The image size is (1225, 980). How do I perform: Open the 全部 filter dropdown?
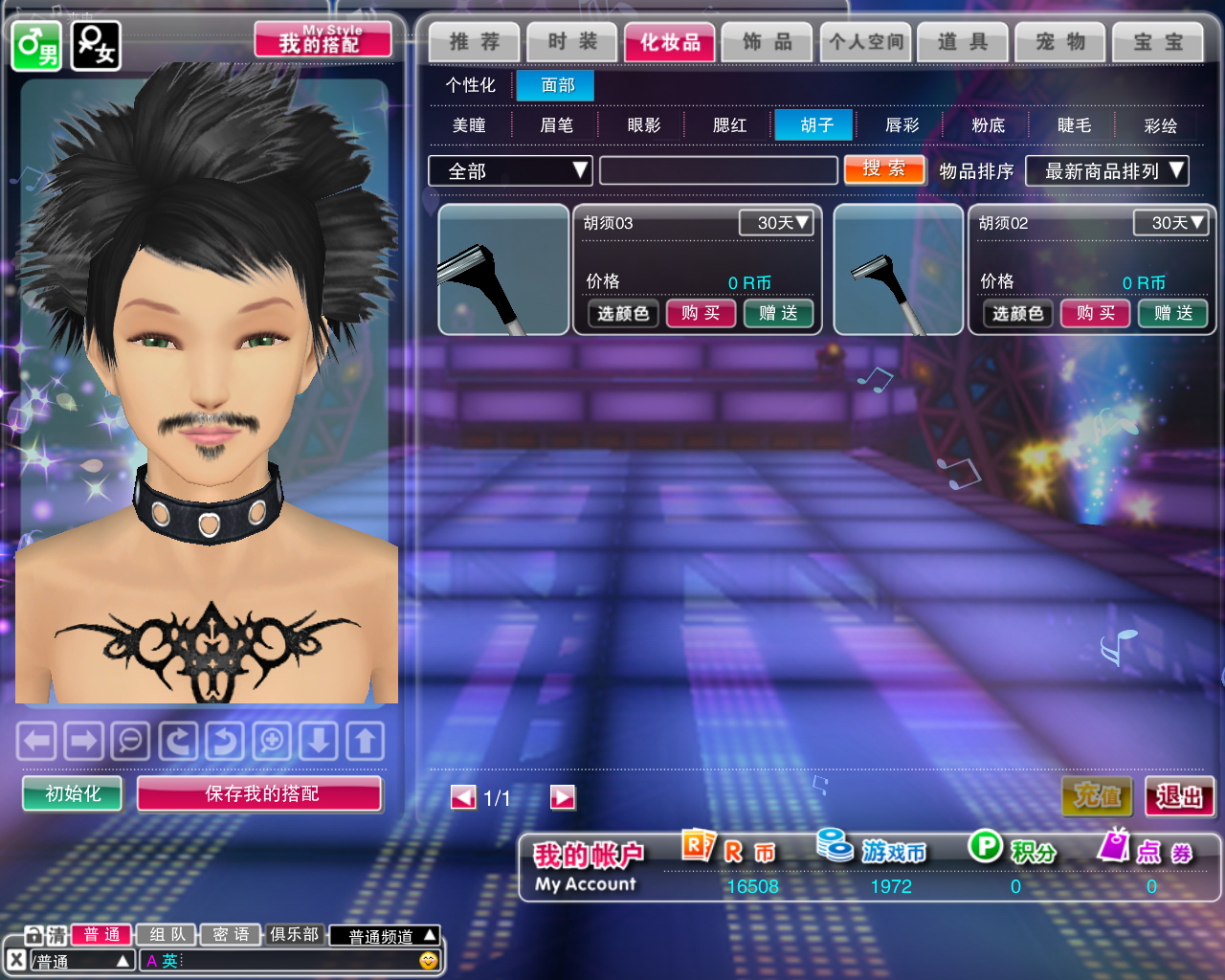click(x=509, y=171)
